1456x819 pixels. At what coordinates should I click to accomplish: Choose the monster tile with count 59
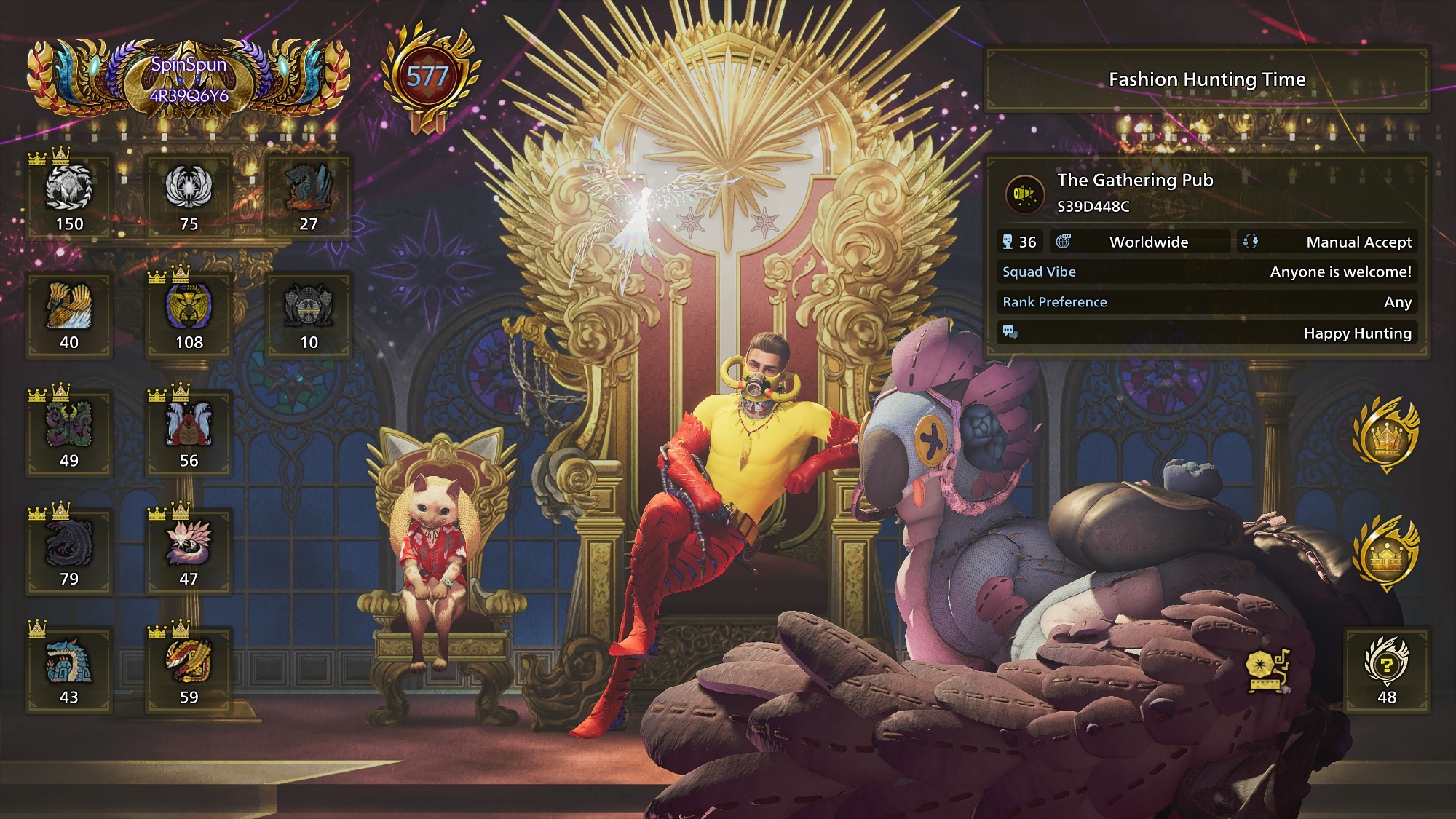tap(189, 670)
